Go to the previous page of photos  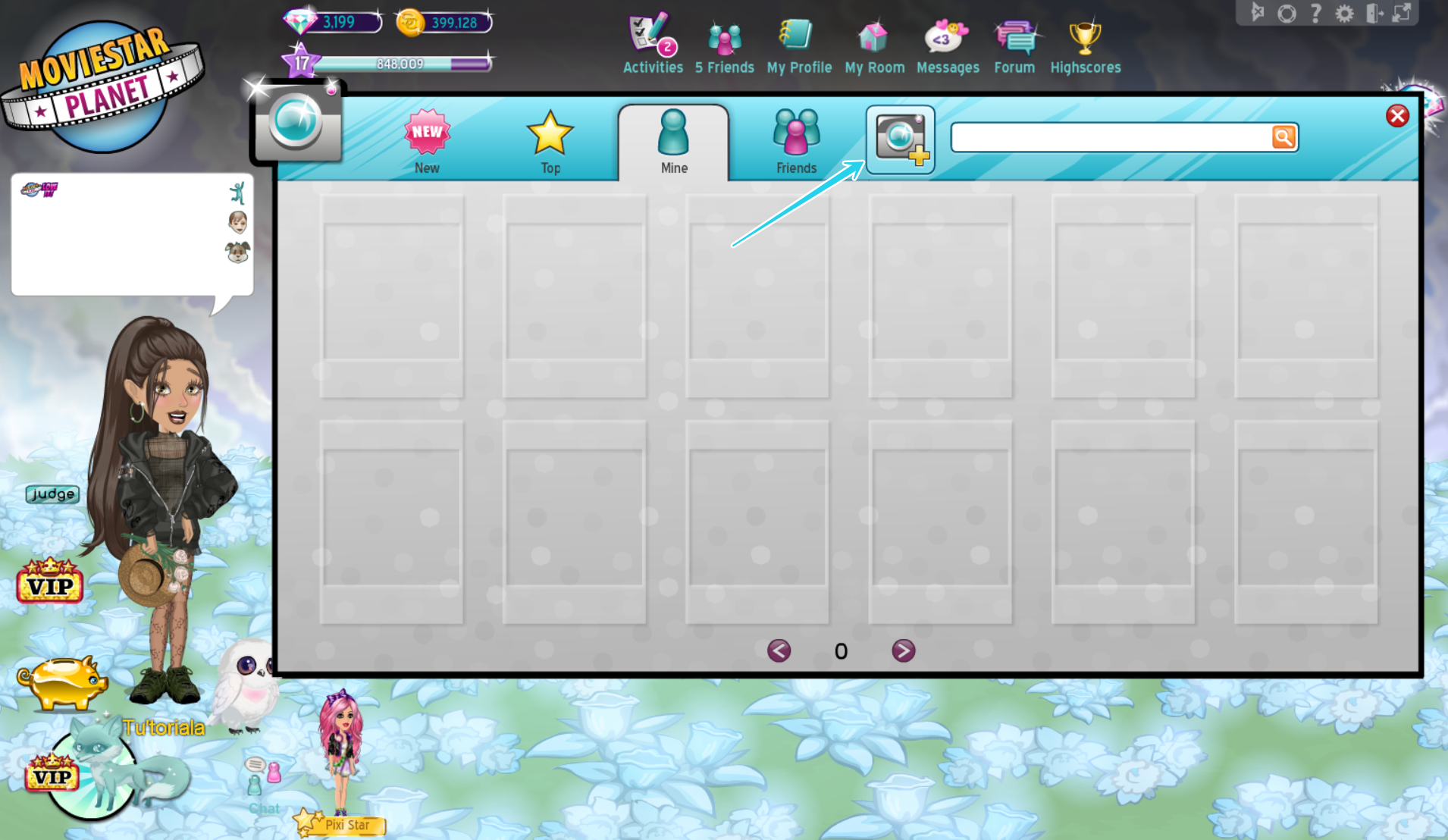click(x=779, y=650)
